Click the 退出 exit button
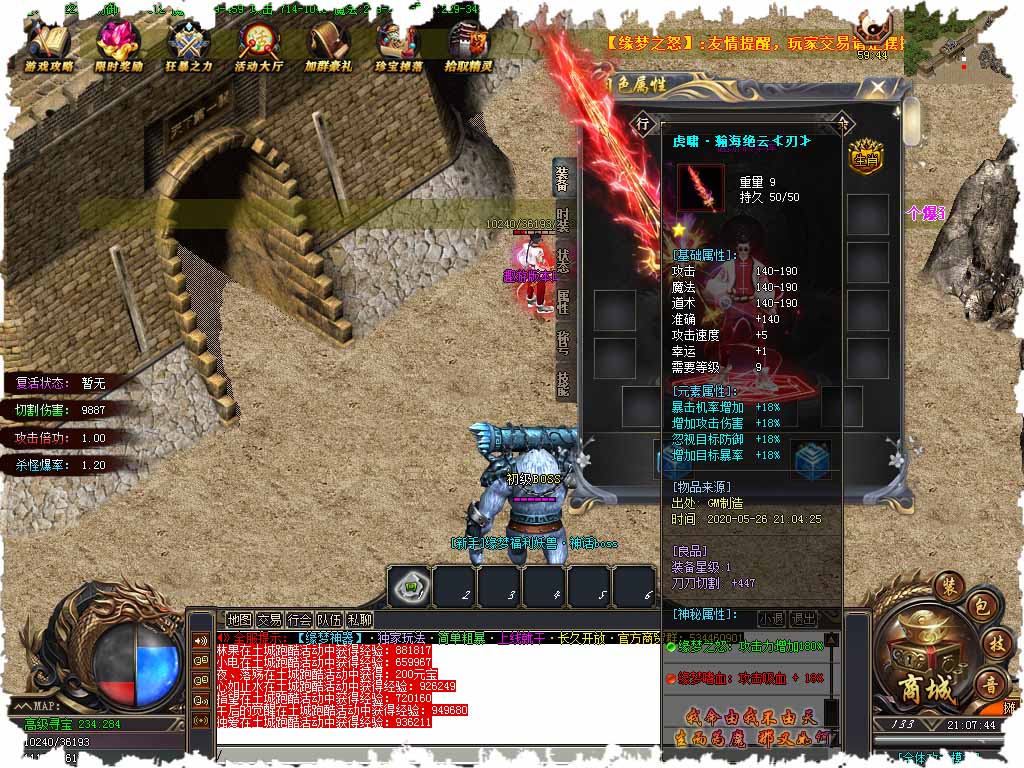Image resolution: width=1024 pixels, height=768 pixels. point(803,619)
